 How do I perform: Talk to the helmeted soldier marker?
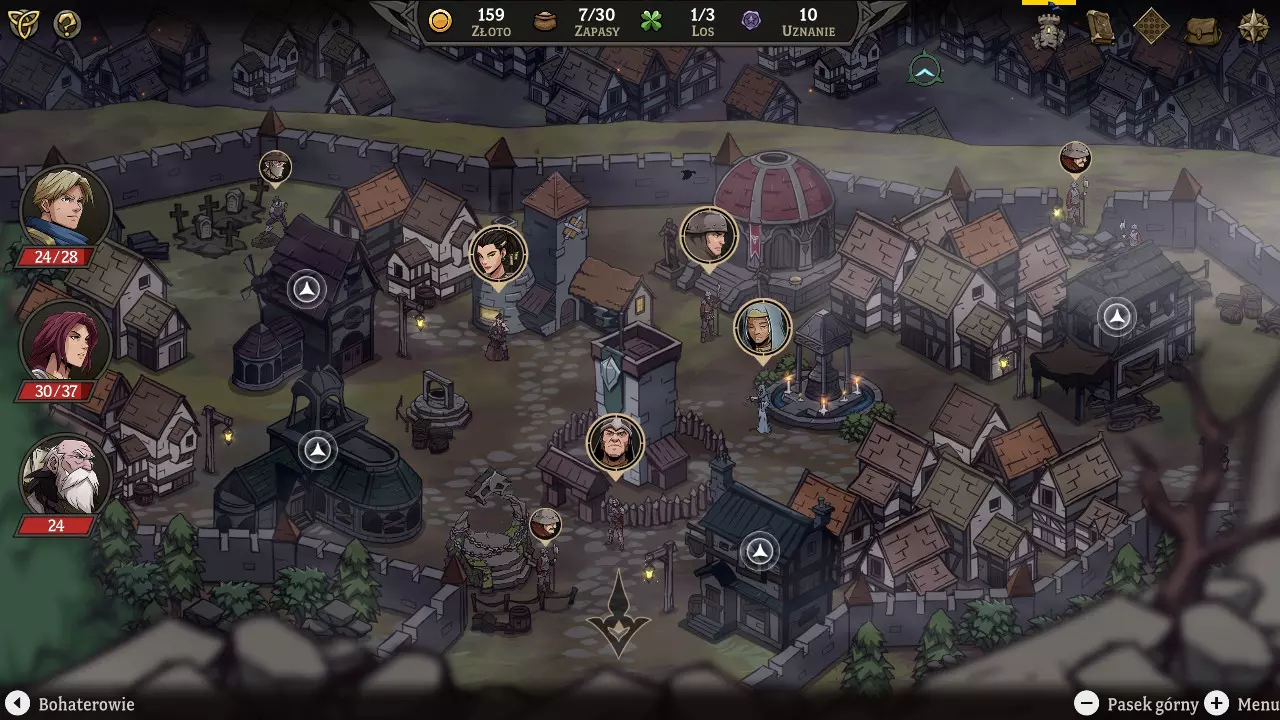tap(709, 236)
